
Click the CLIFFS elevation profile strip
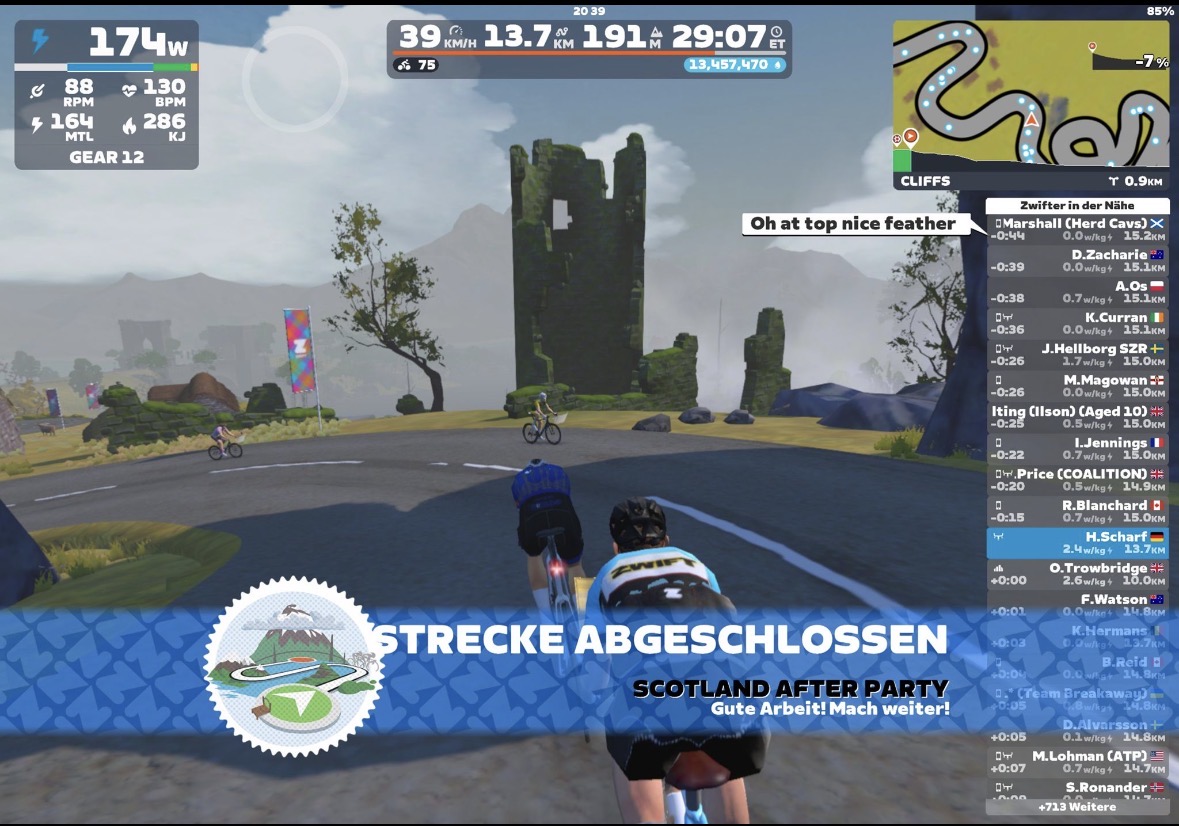coord(1030,181)
